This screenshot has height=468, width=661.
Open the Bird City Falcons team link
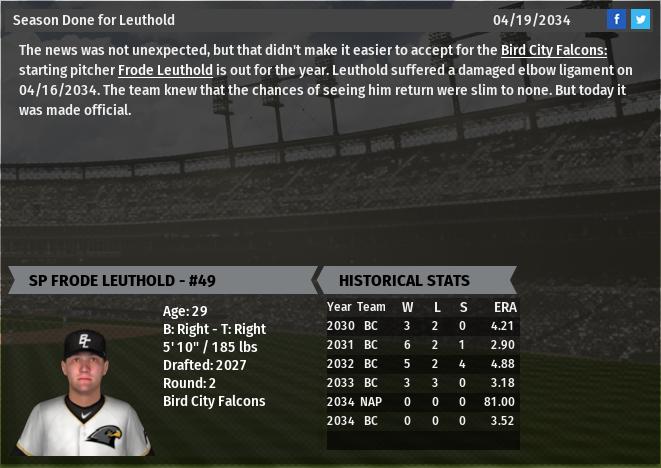[553, 50]
